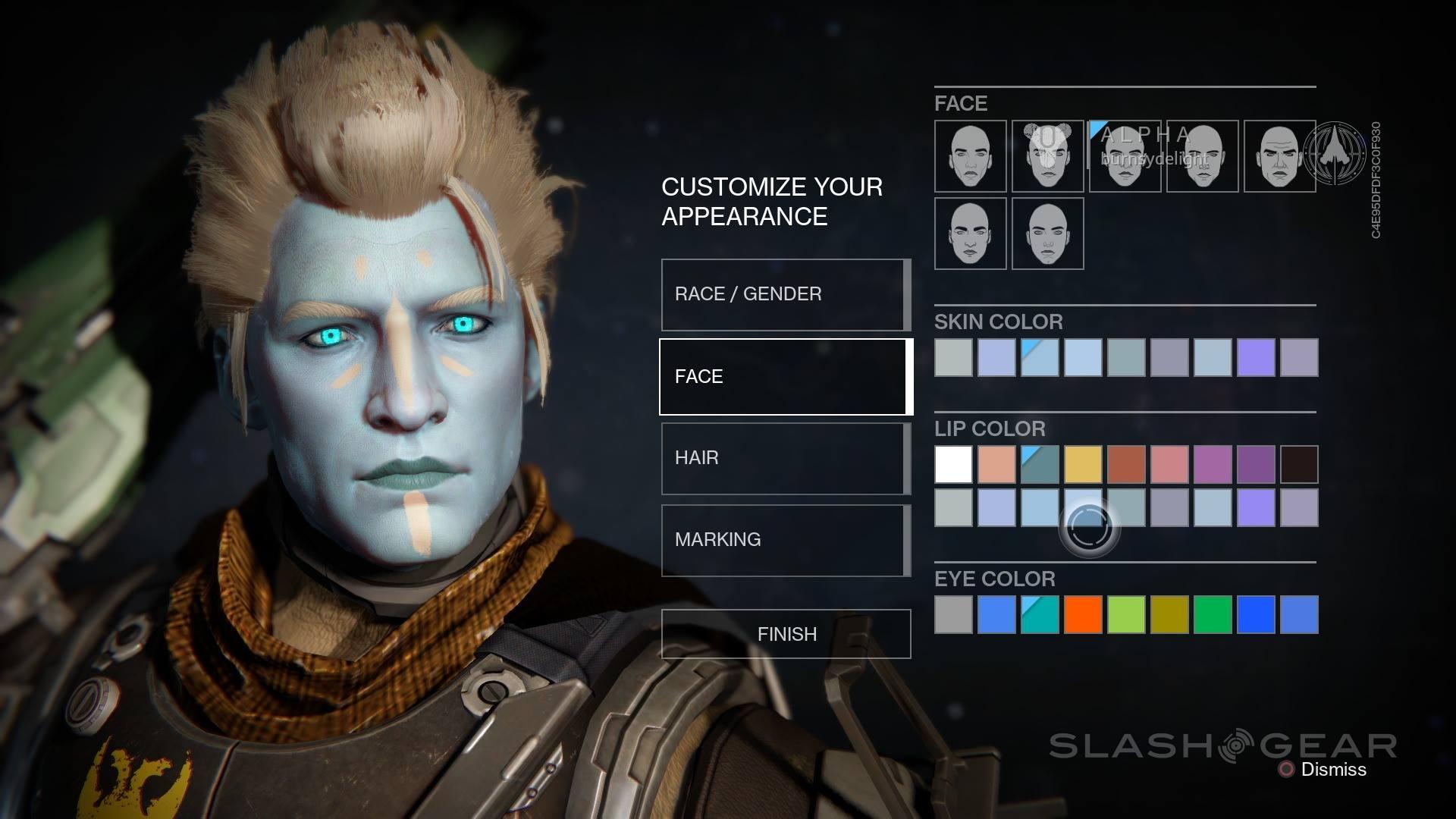Click the Finish button
The width and height of the screenshot is (1456, 819).
point(786,634)
